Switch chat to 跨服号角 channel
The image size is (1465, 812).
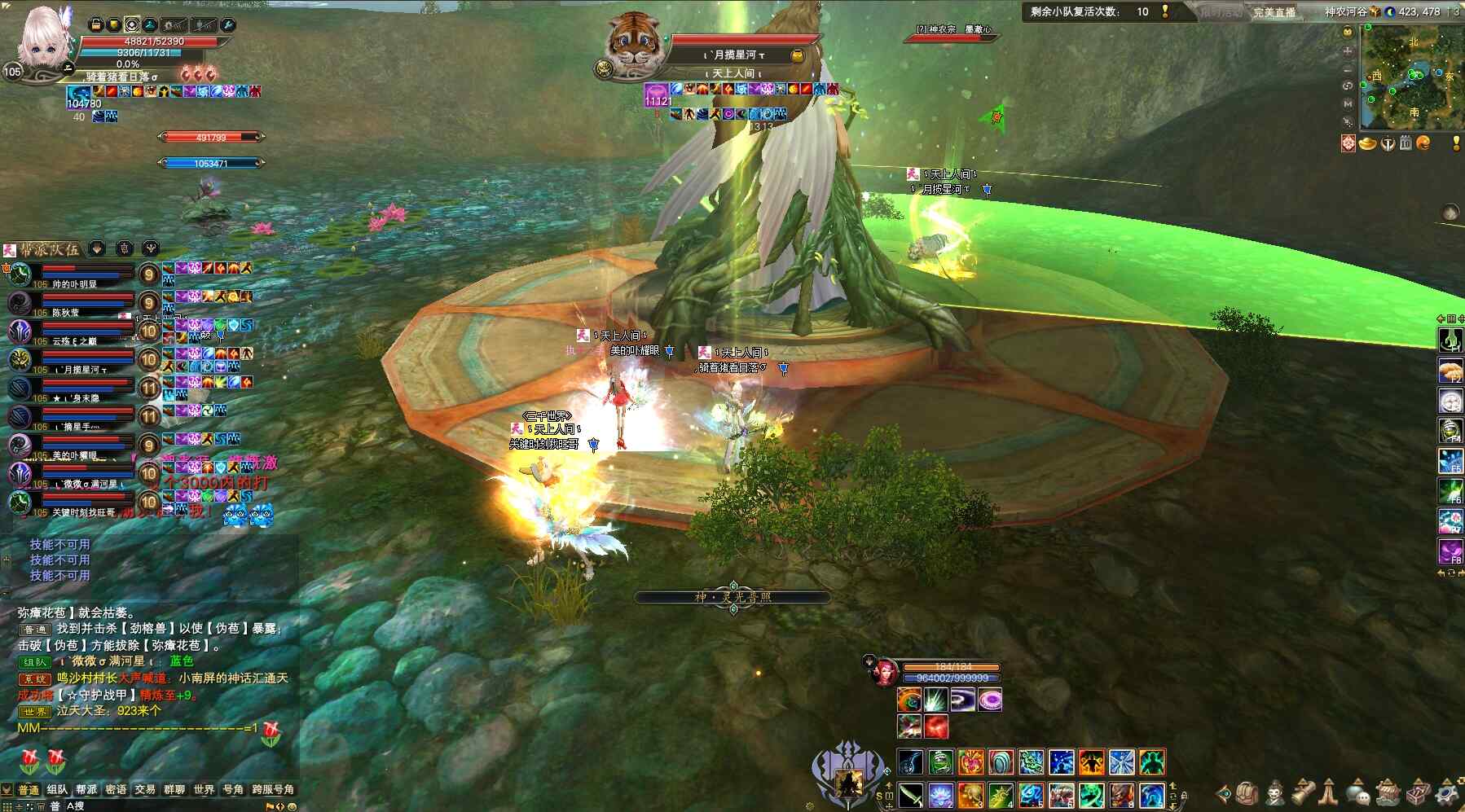(273, 789)
